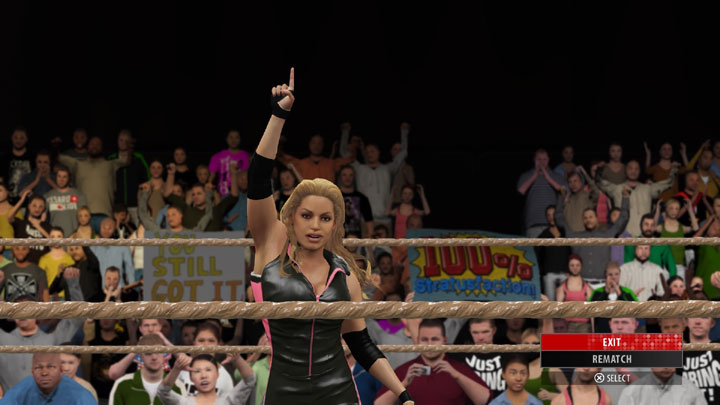Select Rematch to replay the match
The image size is (720, 405).
611,359
